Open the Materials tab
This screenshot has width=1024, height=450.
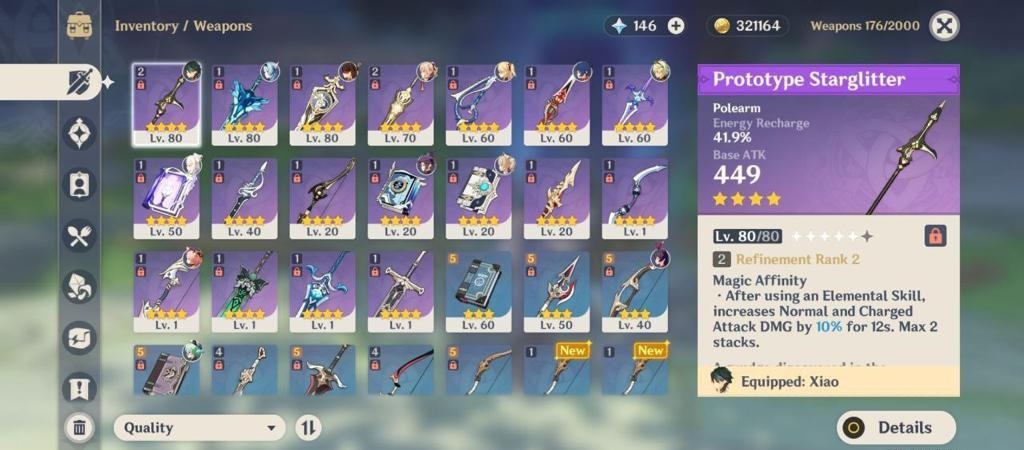pos(80,286)
